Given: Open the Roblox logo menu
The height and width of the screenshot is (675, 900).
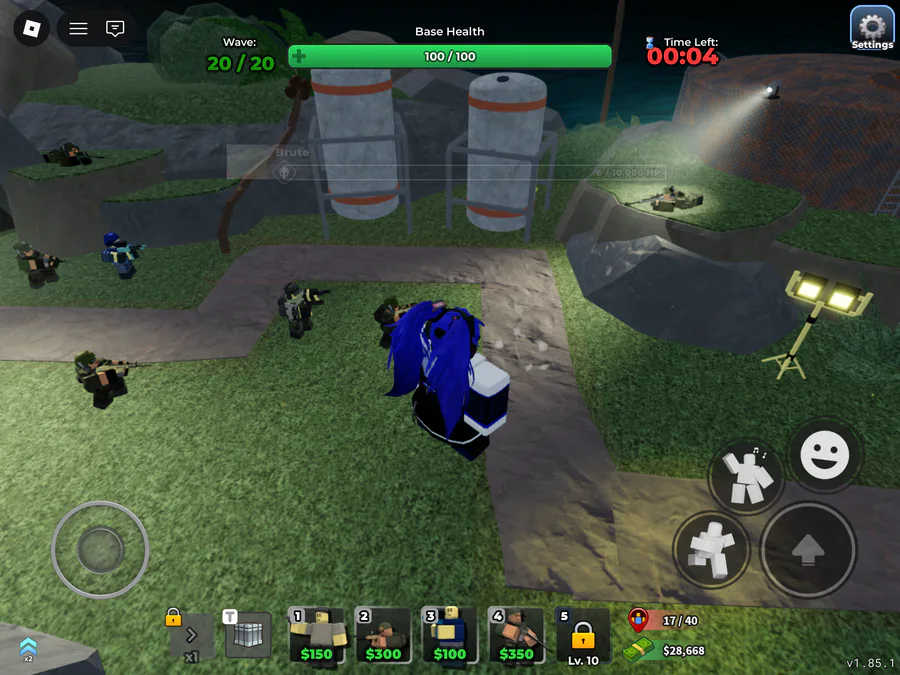Looking at the screenshot, I should coord(31,28).
